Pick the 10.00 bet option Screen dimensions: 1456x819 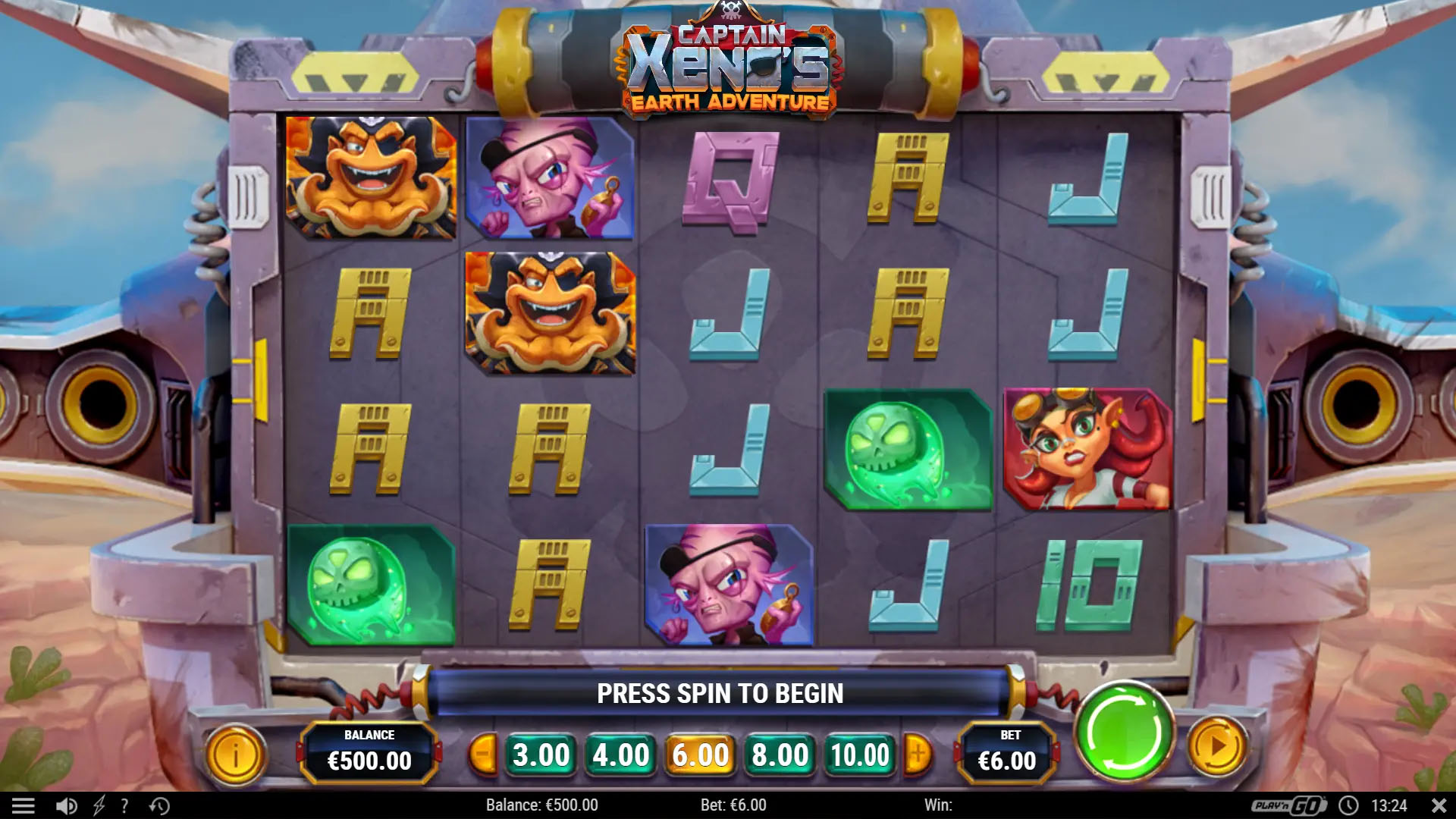tap(859, 755)
